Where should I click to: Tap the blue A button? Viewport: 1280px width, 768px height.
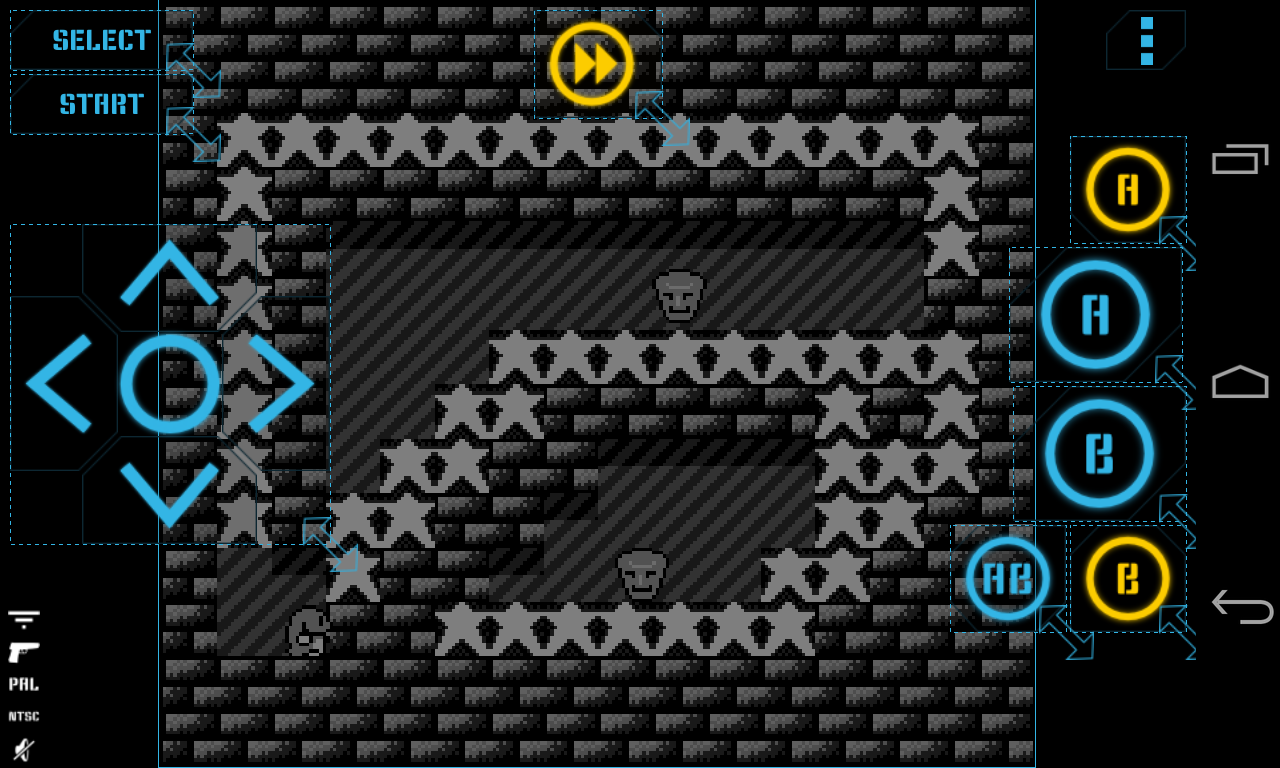click(1096, 313)
